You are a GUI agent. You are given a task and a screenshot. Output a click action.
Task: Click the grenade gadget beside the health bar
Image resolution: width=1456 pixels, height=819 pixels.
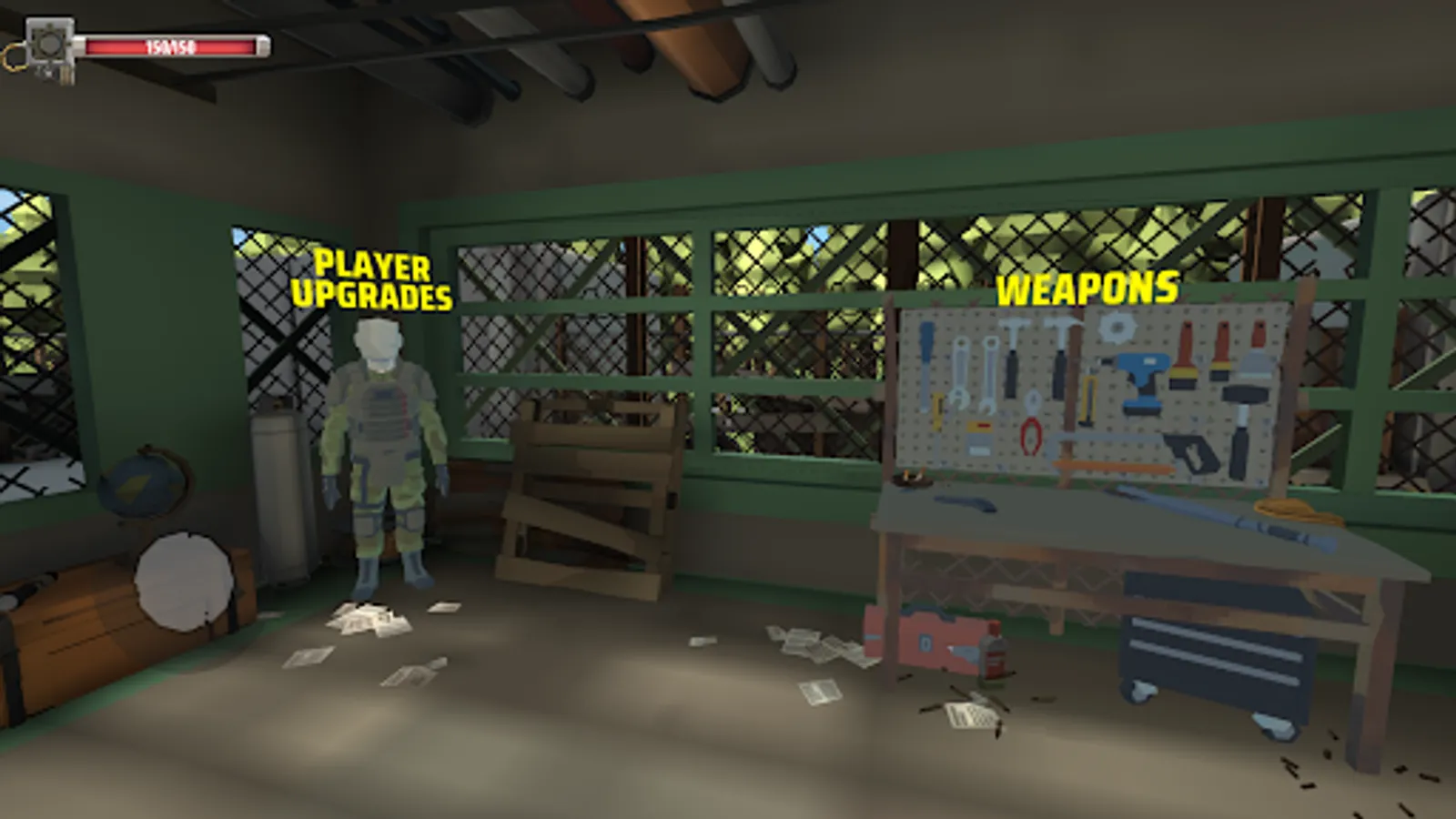50,47
